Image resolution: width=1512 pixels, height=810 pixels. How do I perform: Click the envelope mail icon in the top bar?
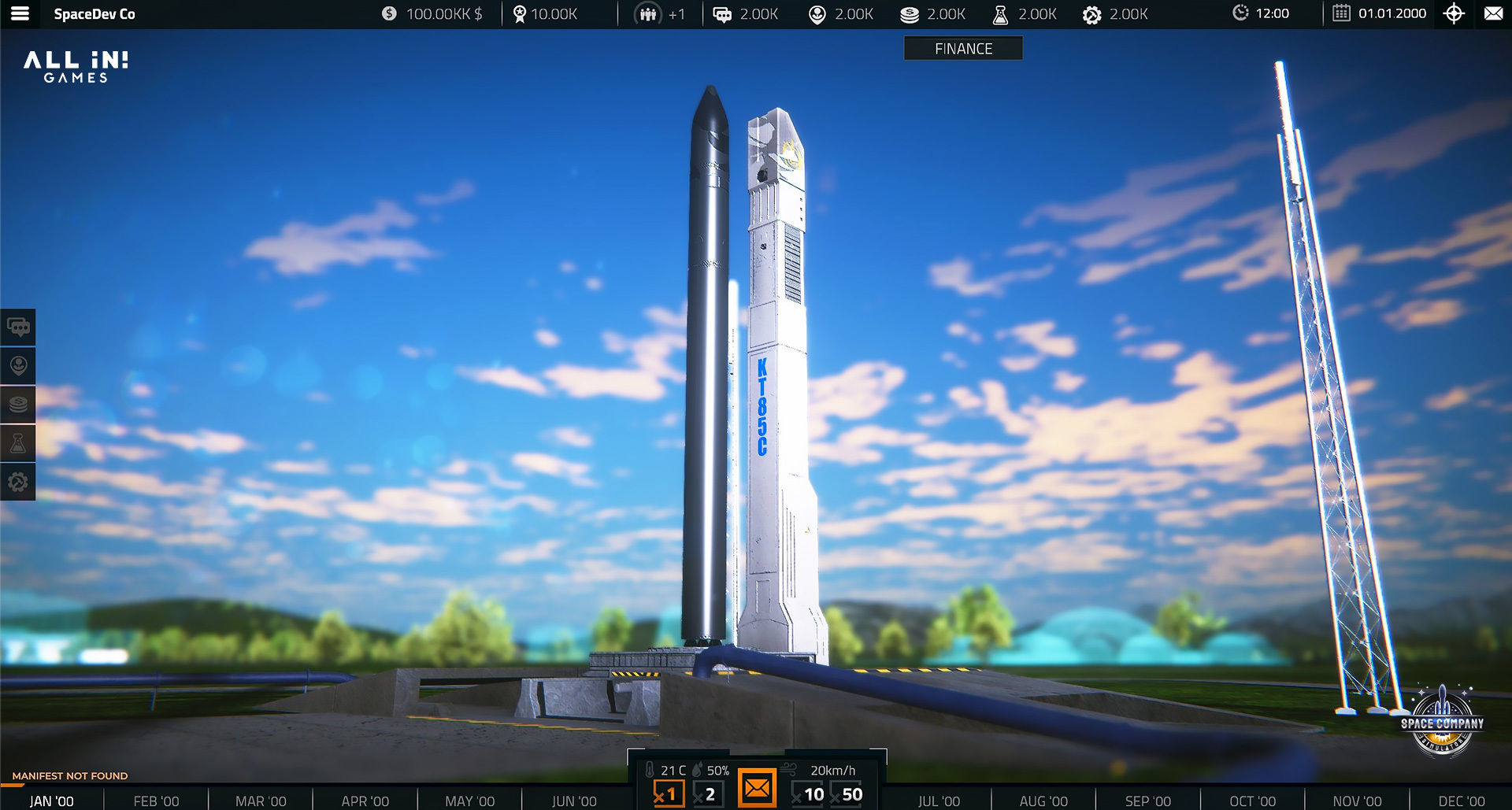(1494, 13)
